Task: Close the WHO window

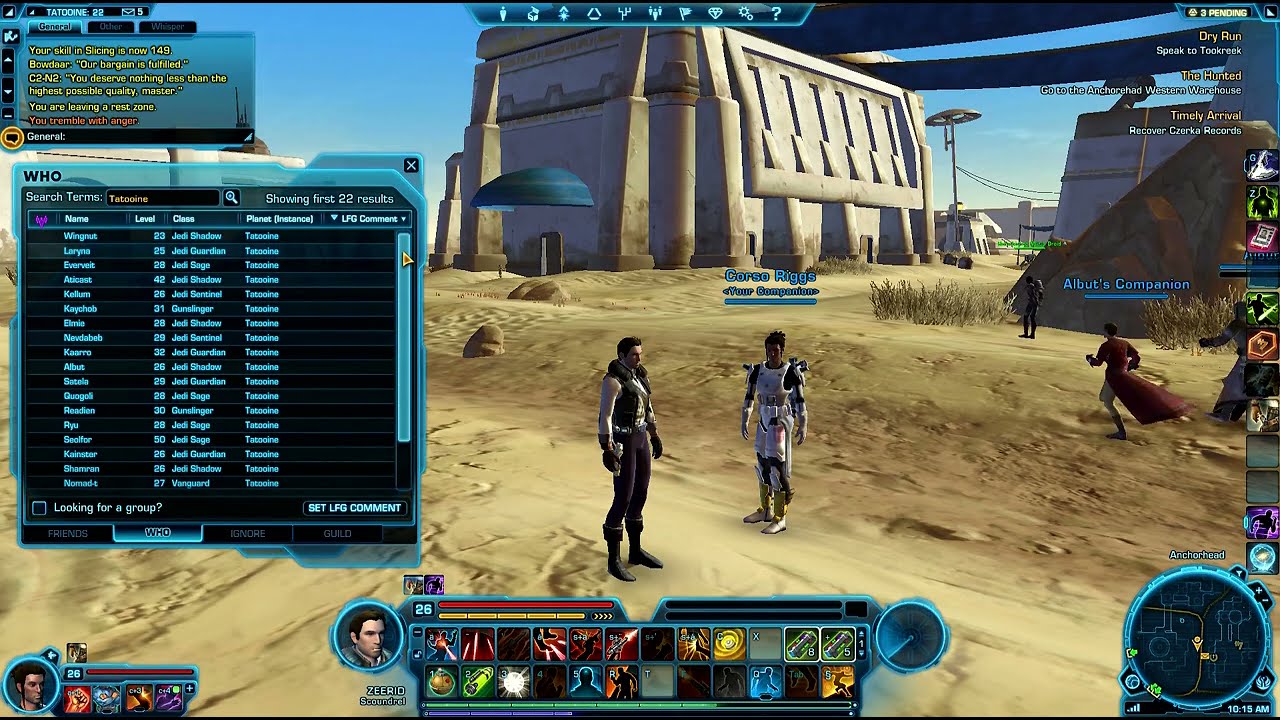Action: [411, 166]
